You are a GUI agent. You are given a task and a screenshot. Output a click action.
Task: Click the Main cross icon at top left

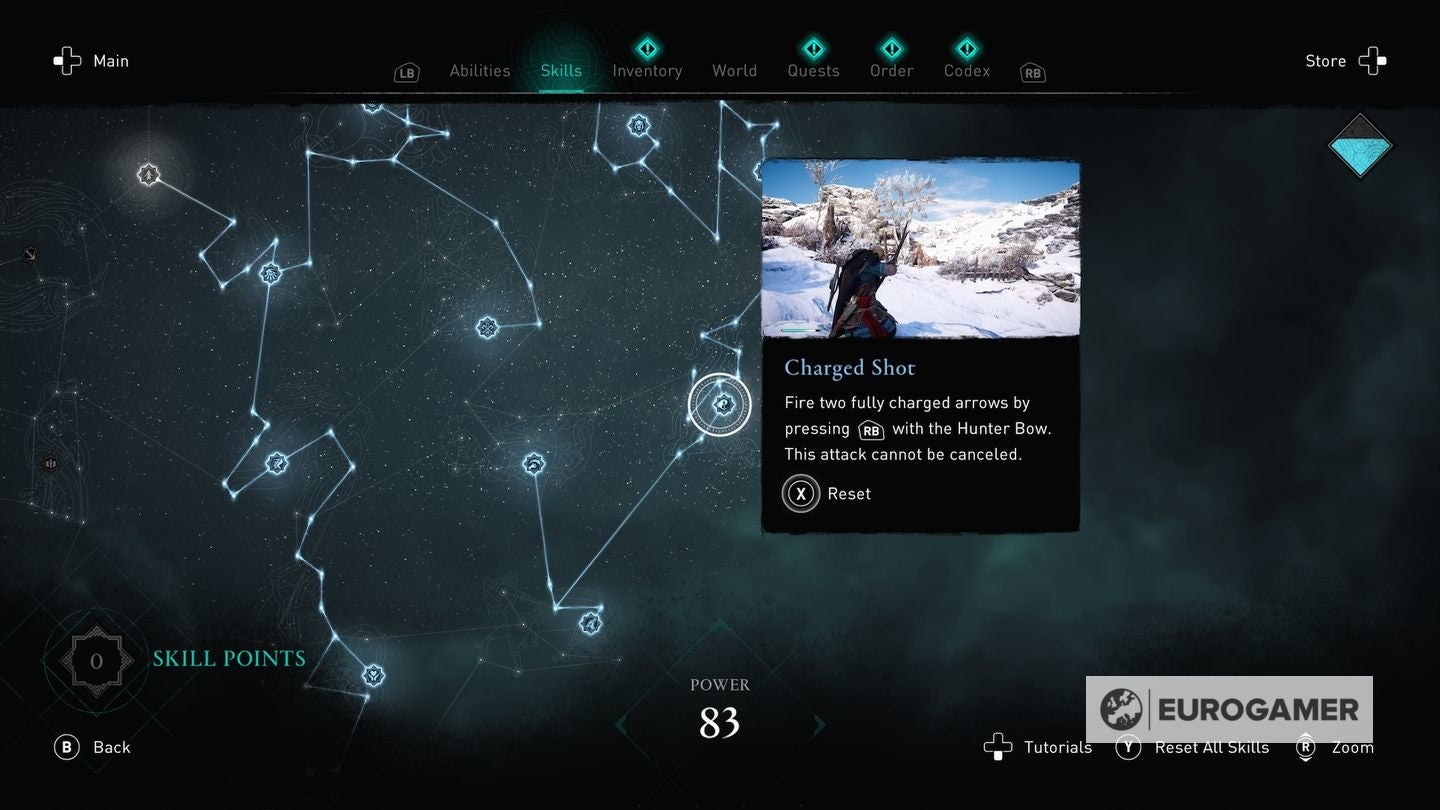(x=67, y=61)
